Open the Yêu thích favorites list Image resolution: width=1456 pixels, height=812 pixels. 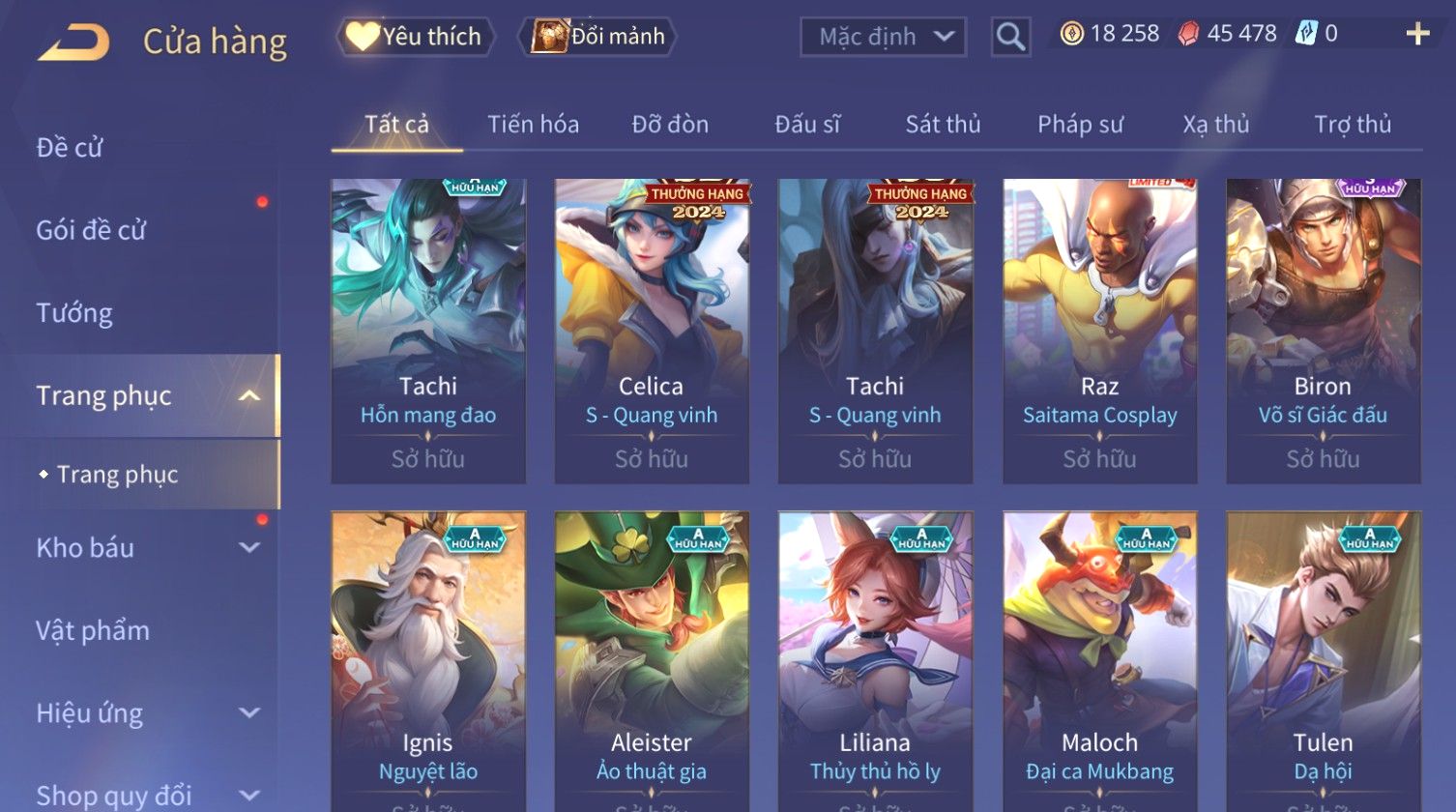pyautogui.click(x=417, y=37)
